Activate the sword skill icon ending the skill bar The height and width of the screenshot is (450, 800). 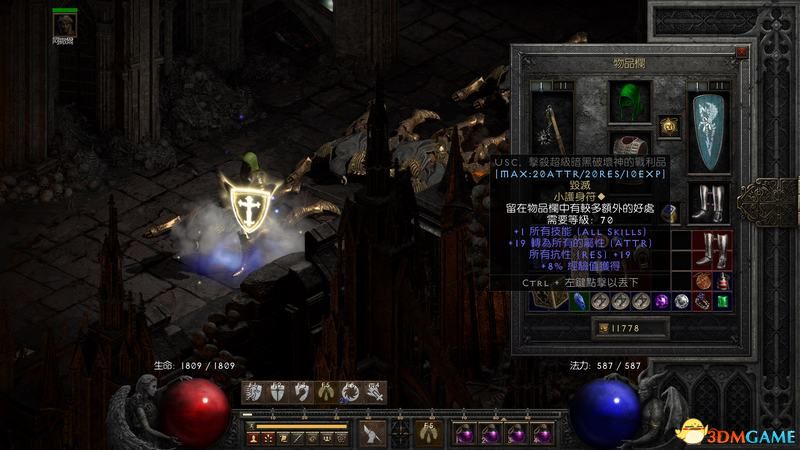click(373, 391)
